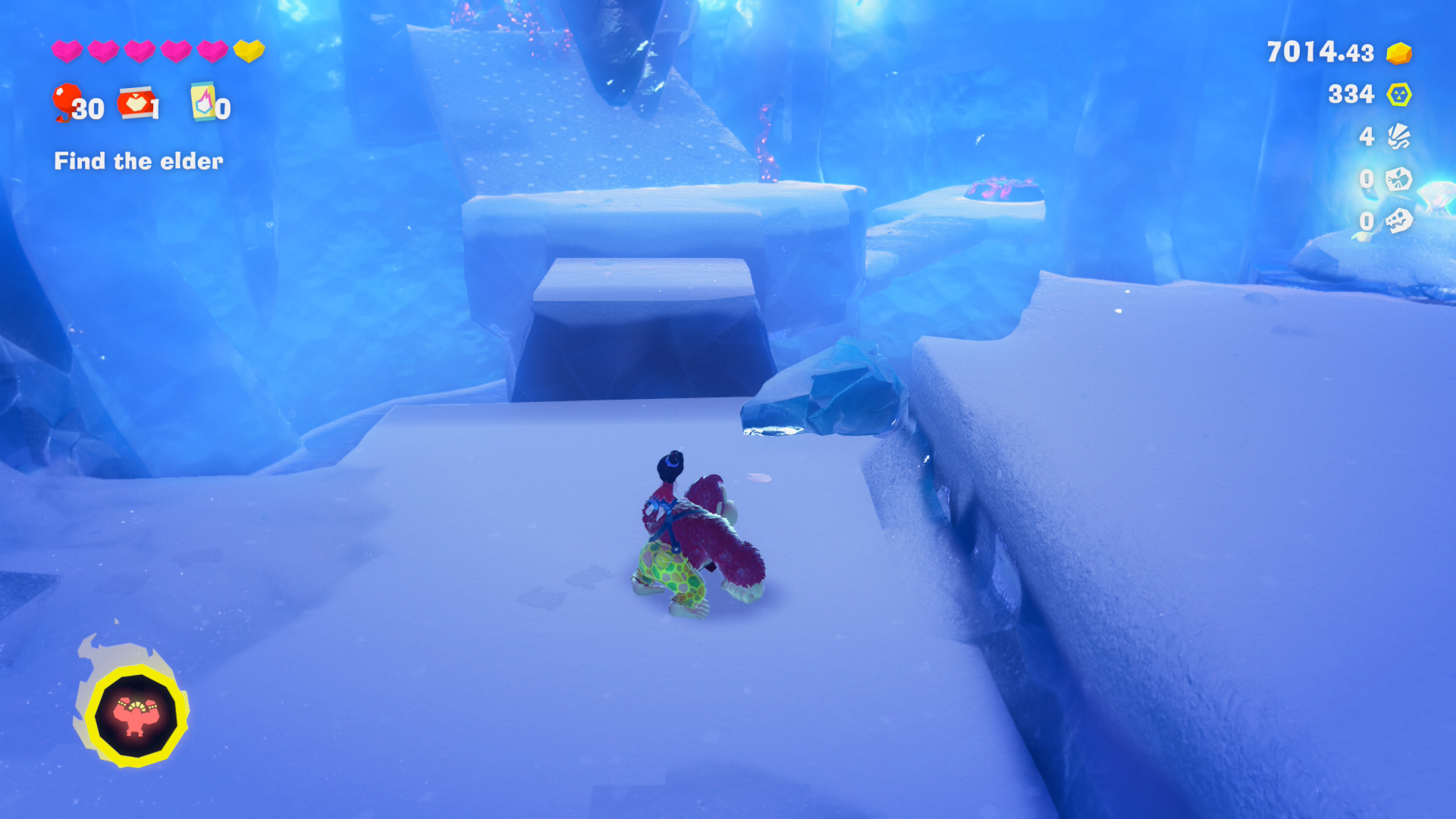This screenshot has height=819, width=1456.
Task: Select the yellow flame juice can icon
Action: coord(202,102)
